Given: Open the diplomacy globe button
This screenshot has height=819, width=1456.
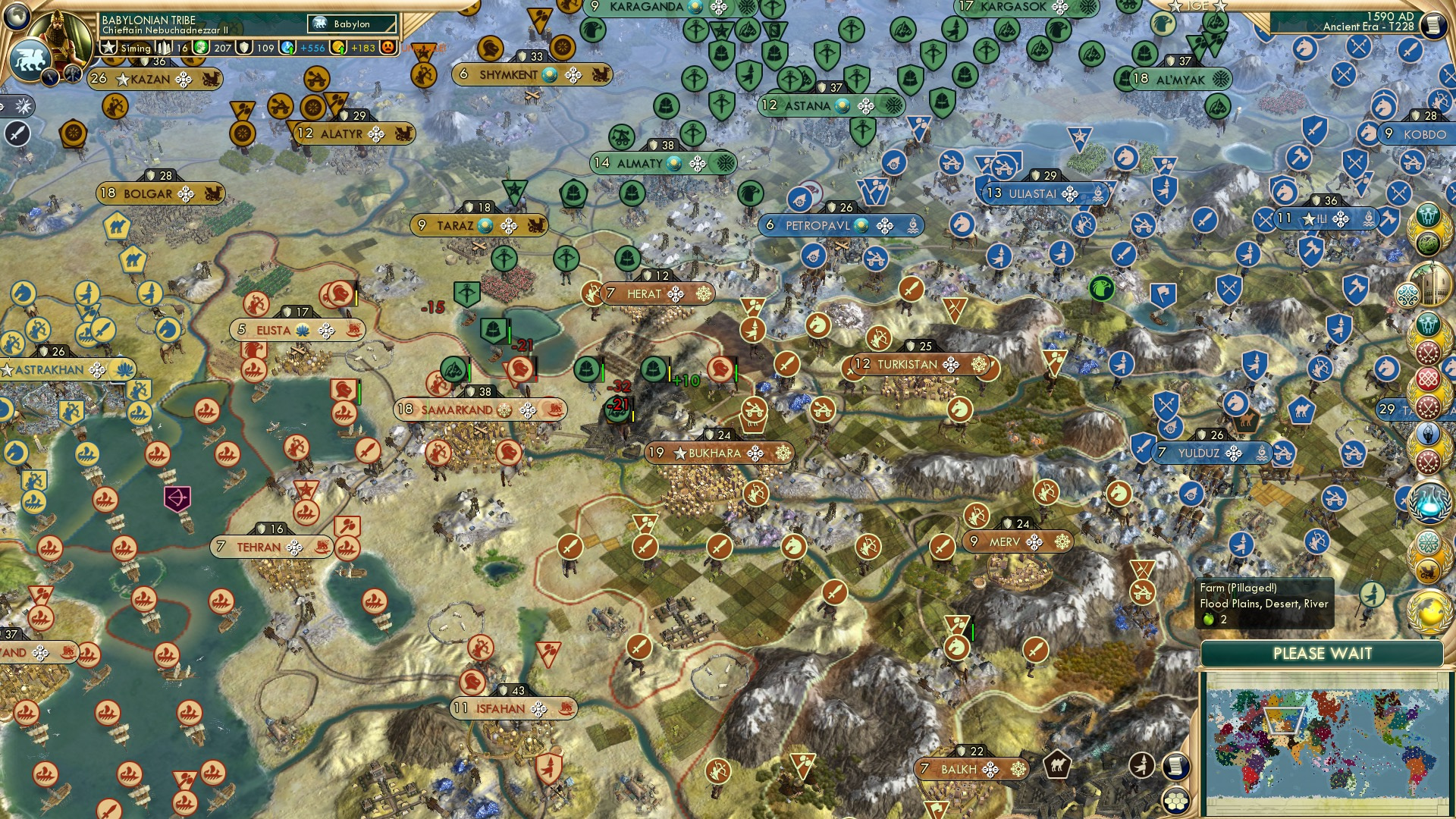Looking at the screenshot, I should (x=17, y=17).
